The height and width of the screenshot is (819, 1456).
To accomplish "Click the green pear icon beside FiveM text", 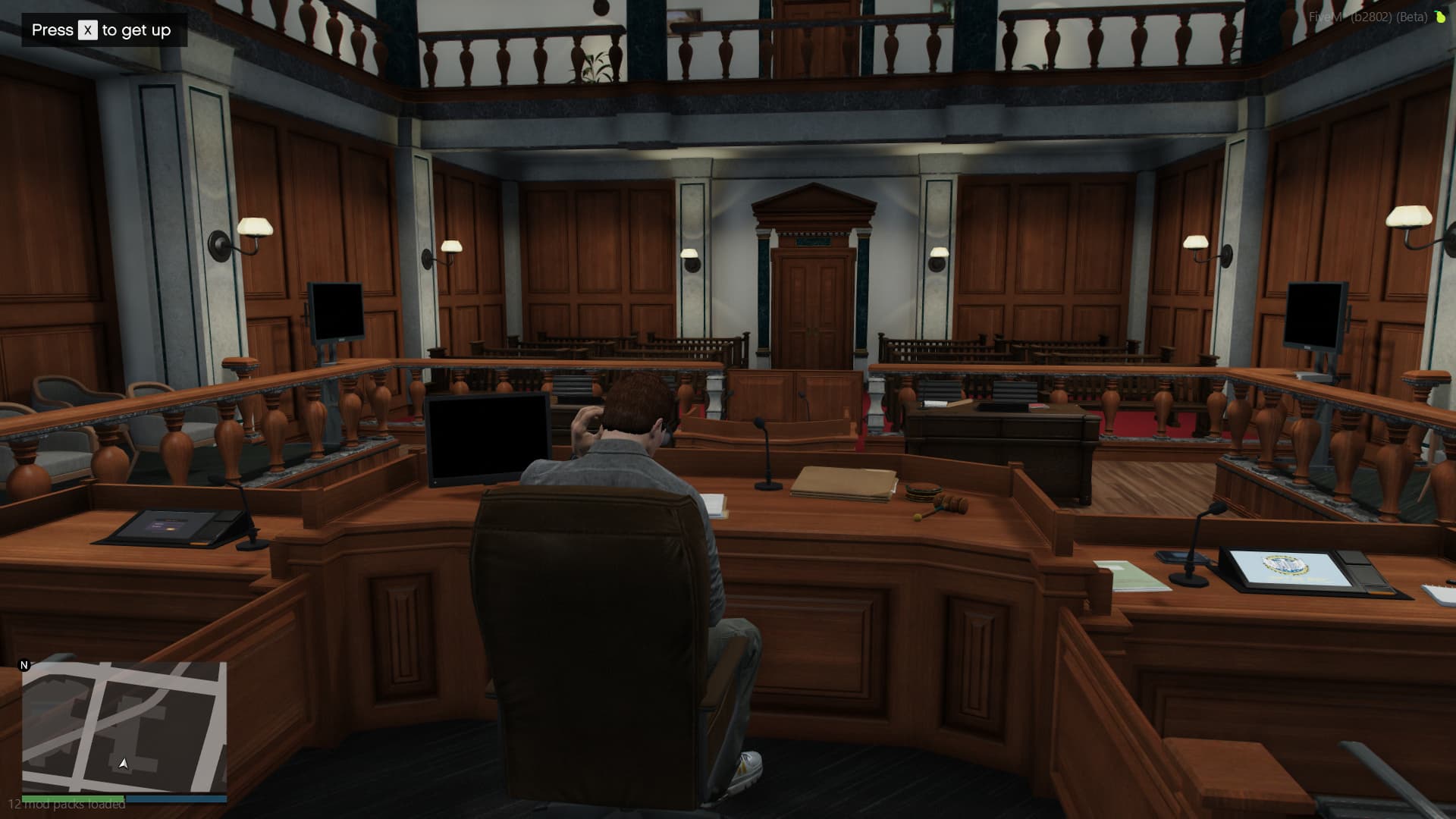I will 1439,15.
